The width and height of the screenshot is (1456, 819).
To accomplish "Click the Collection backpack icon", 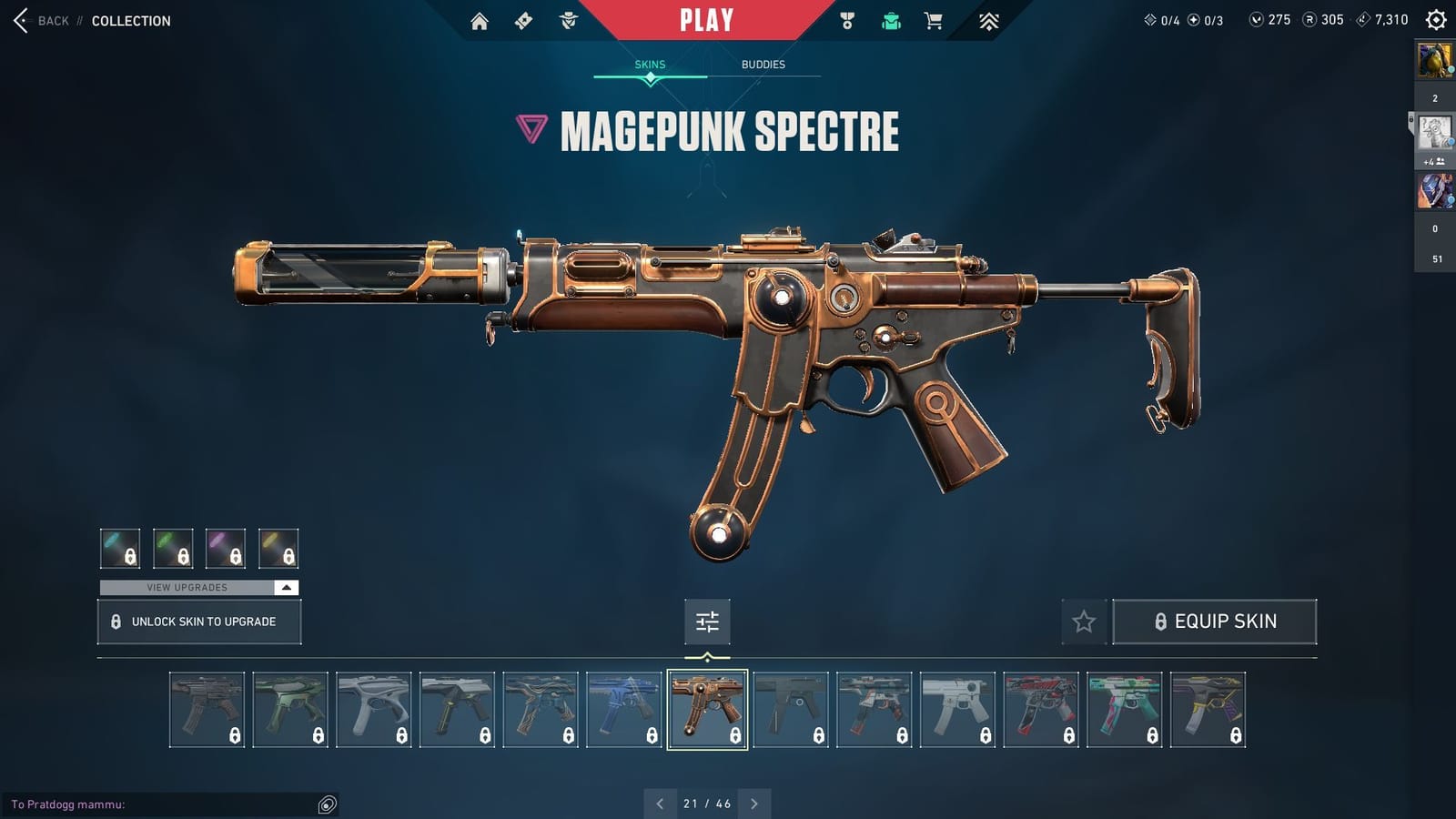I will pos(890,19).
